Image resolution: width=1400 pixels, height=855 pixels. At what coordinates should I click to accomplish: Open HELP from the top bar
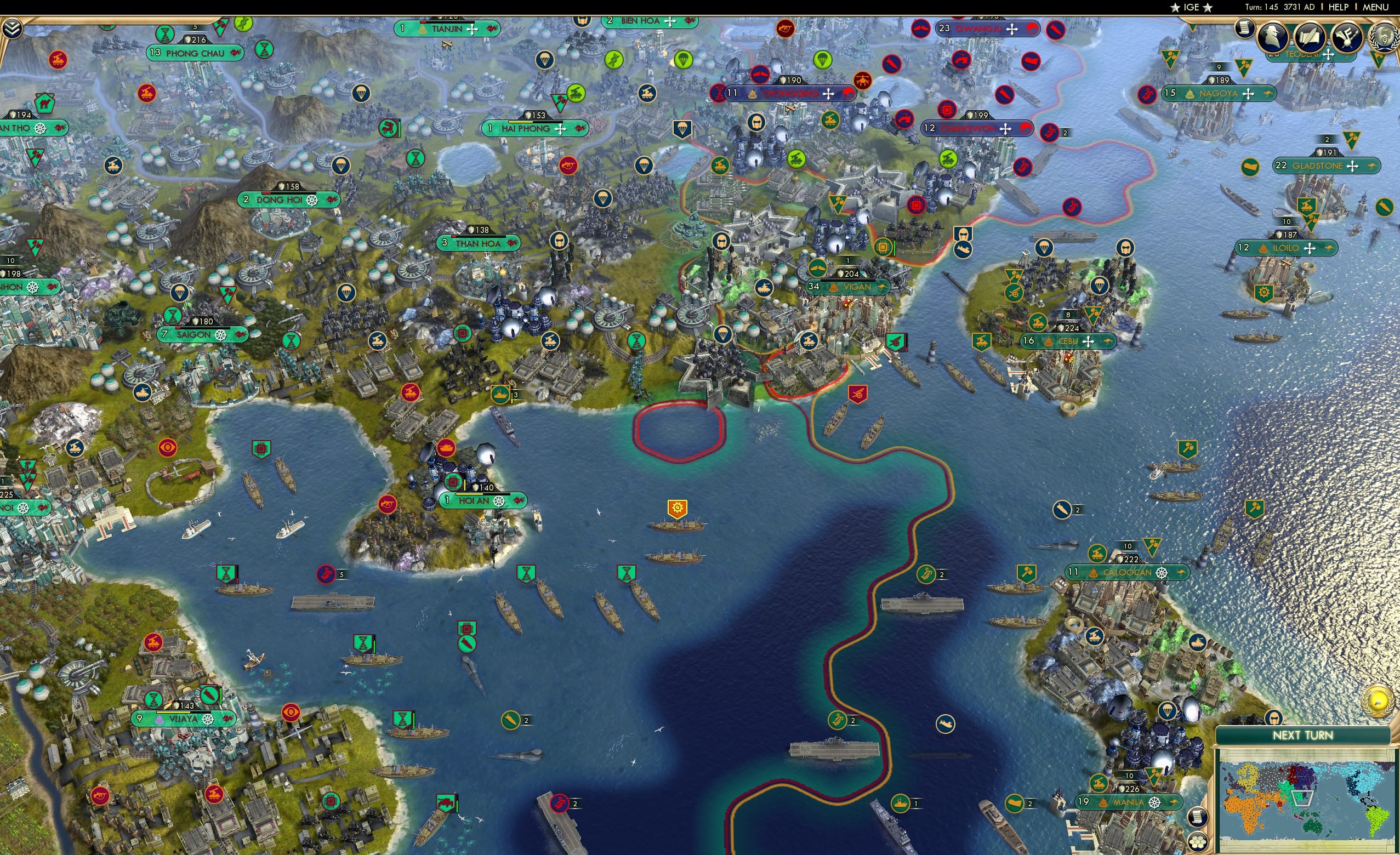1339,7
